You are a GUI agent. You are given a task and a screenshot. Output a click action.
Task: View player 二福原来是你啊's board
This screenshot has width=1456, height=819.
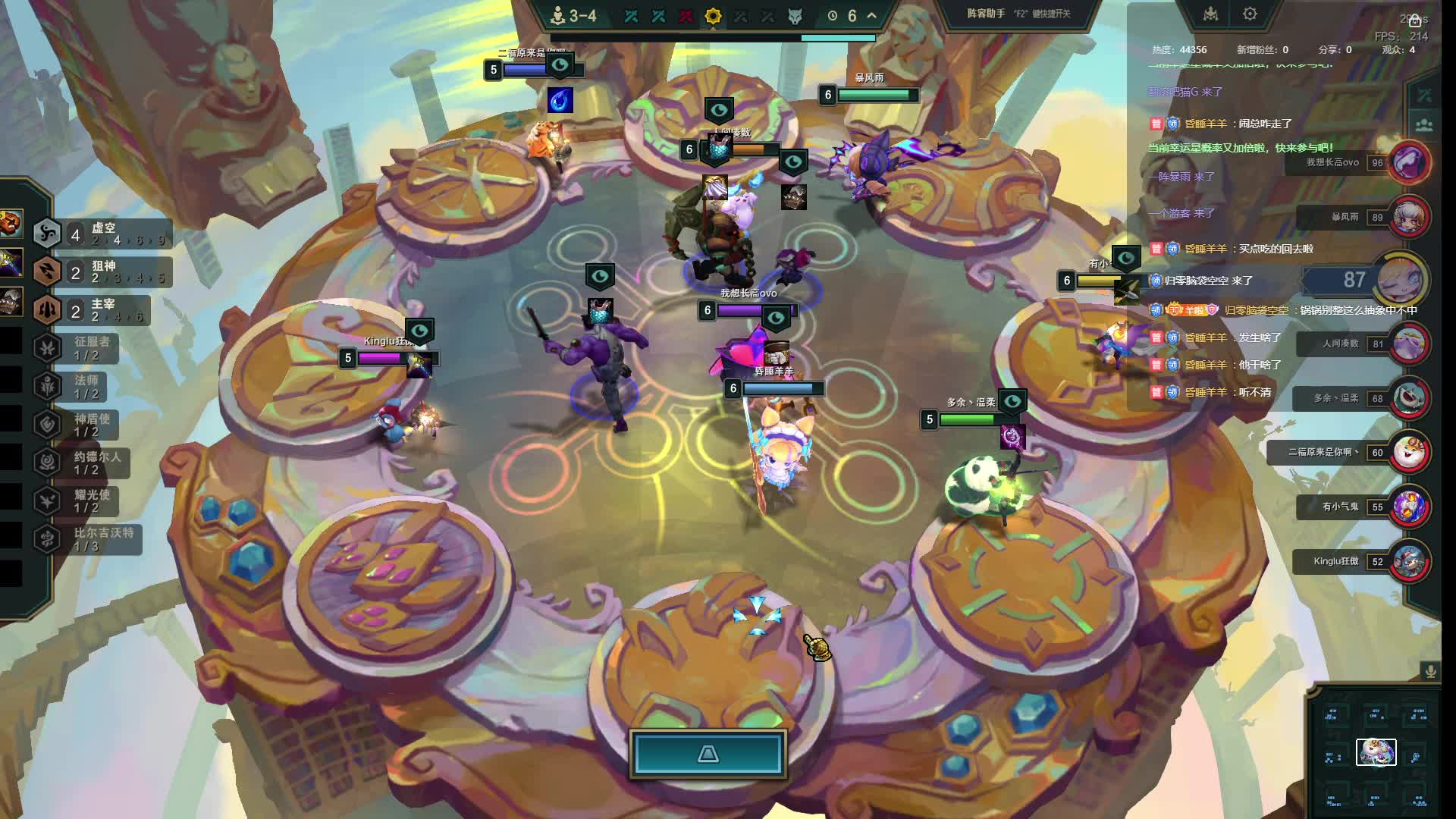click(1408, 453)
